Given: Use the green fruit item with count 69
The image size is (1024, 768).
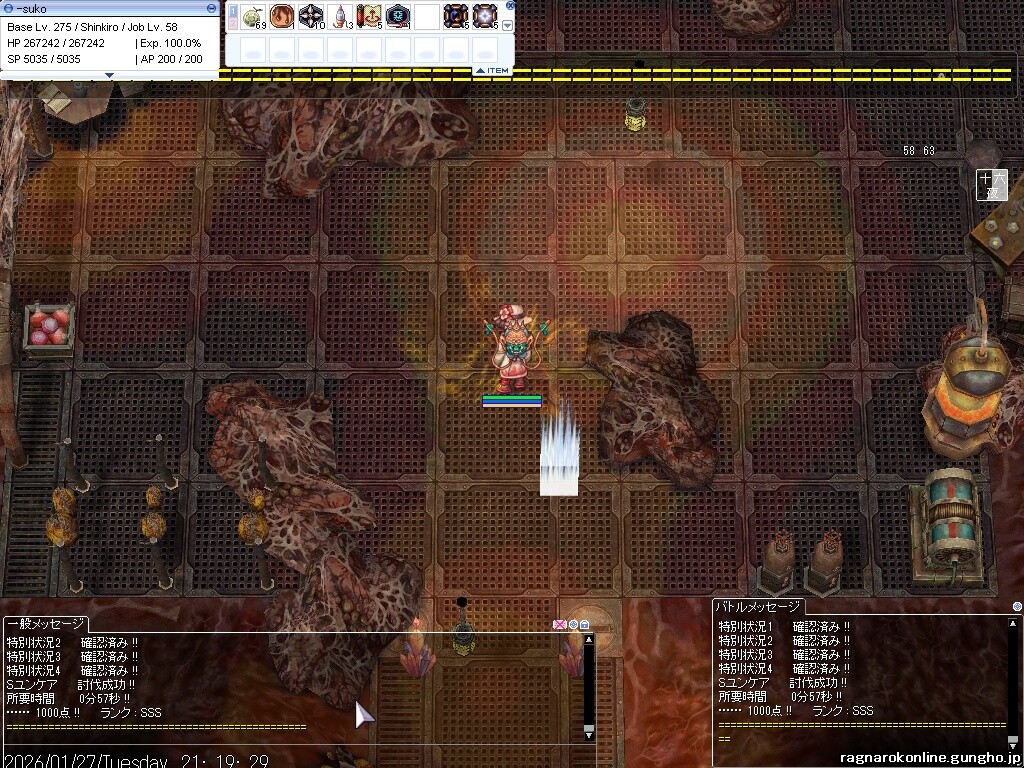Looking at the screenshot, I should point(254,16).
